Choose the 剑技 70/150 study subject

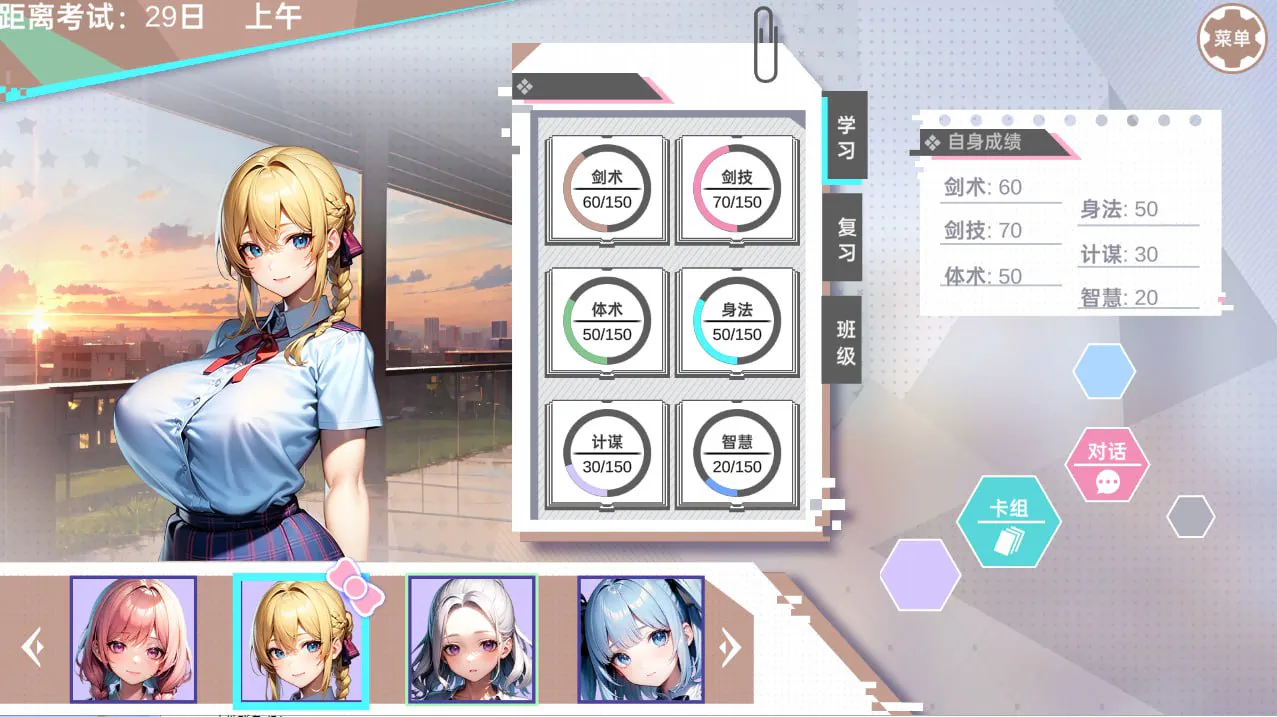[737, 189]
